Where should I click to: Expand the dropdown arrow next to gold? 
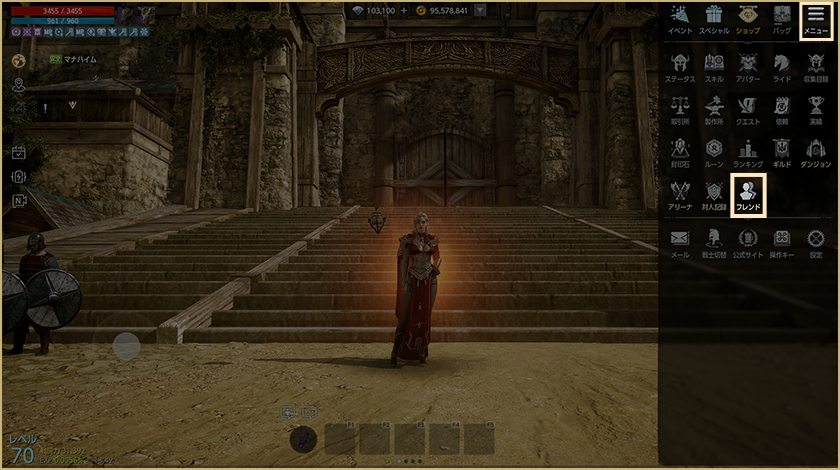[481, 10]
